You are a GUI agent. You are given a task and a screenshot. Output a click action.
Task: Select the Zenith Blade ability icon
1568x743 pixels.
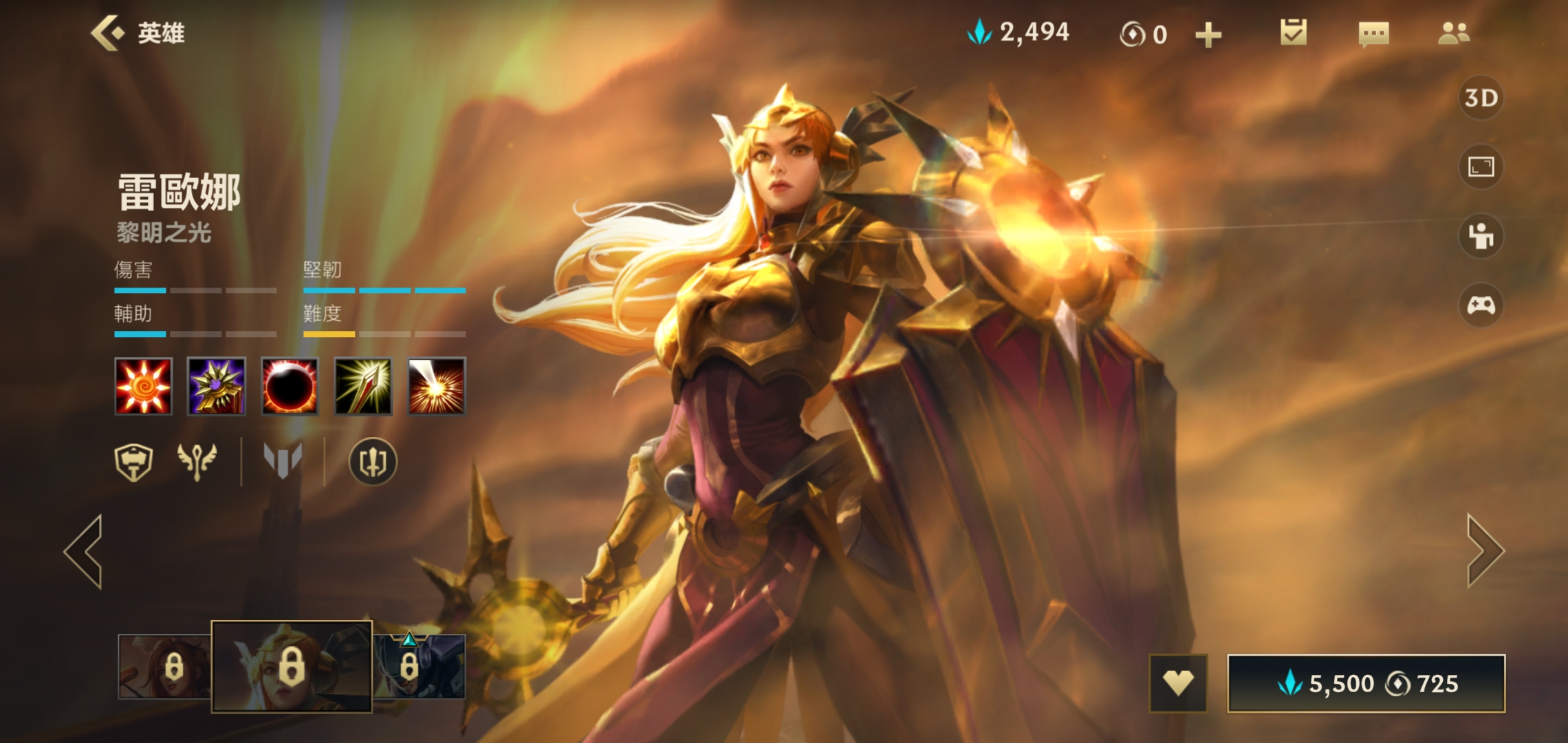pos(363,386)
